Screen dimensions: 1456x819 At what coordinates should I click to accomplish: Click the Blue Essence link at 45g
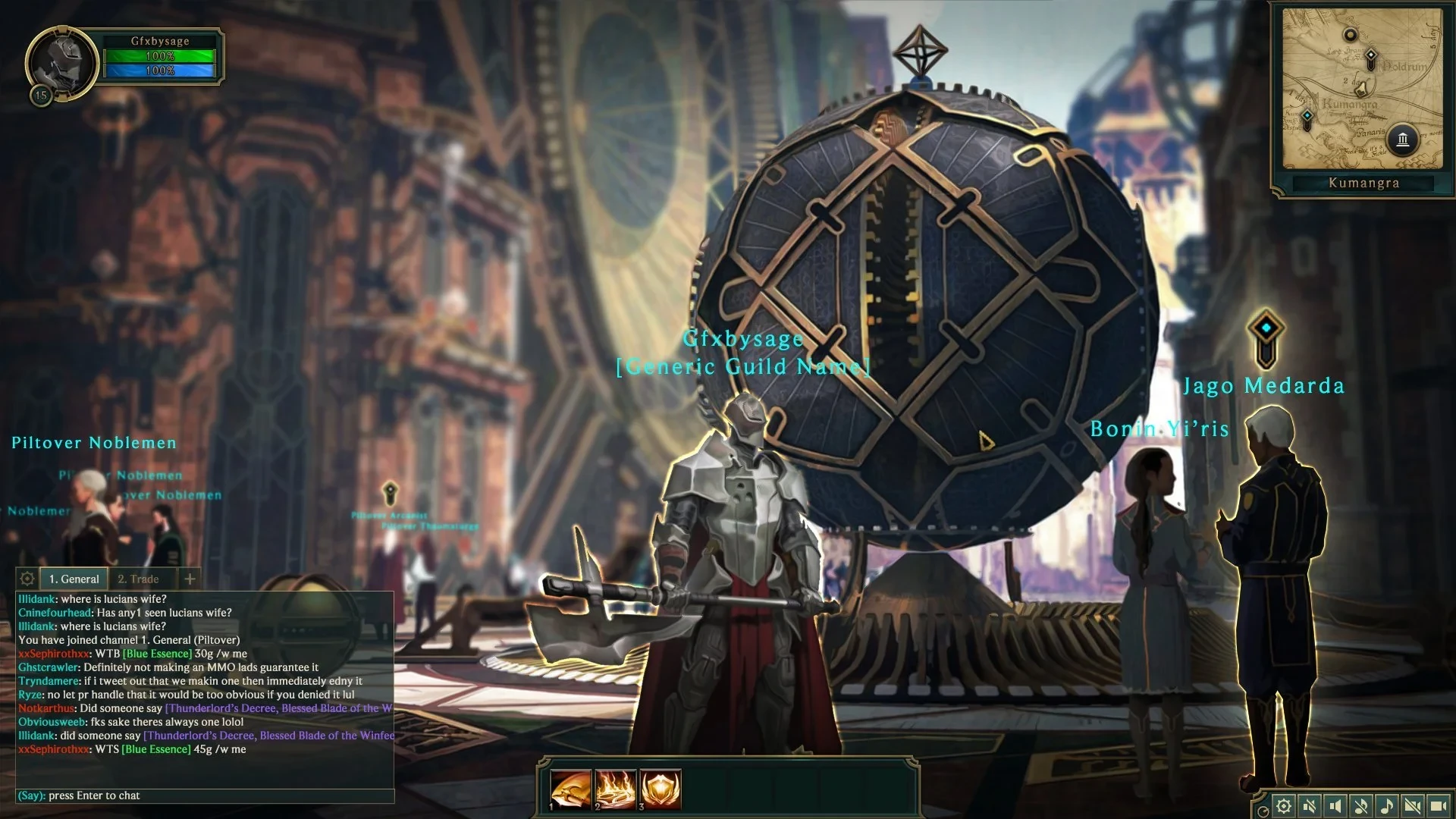tap(156, 749)
